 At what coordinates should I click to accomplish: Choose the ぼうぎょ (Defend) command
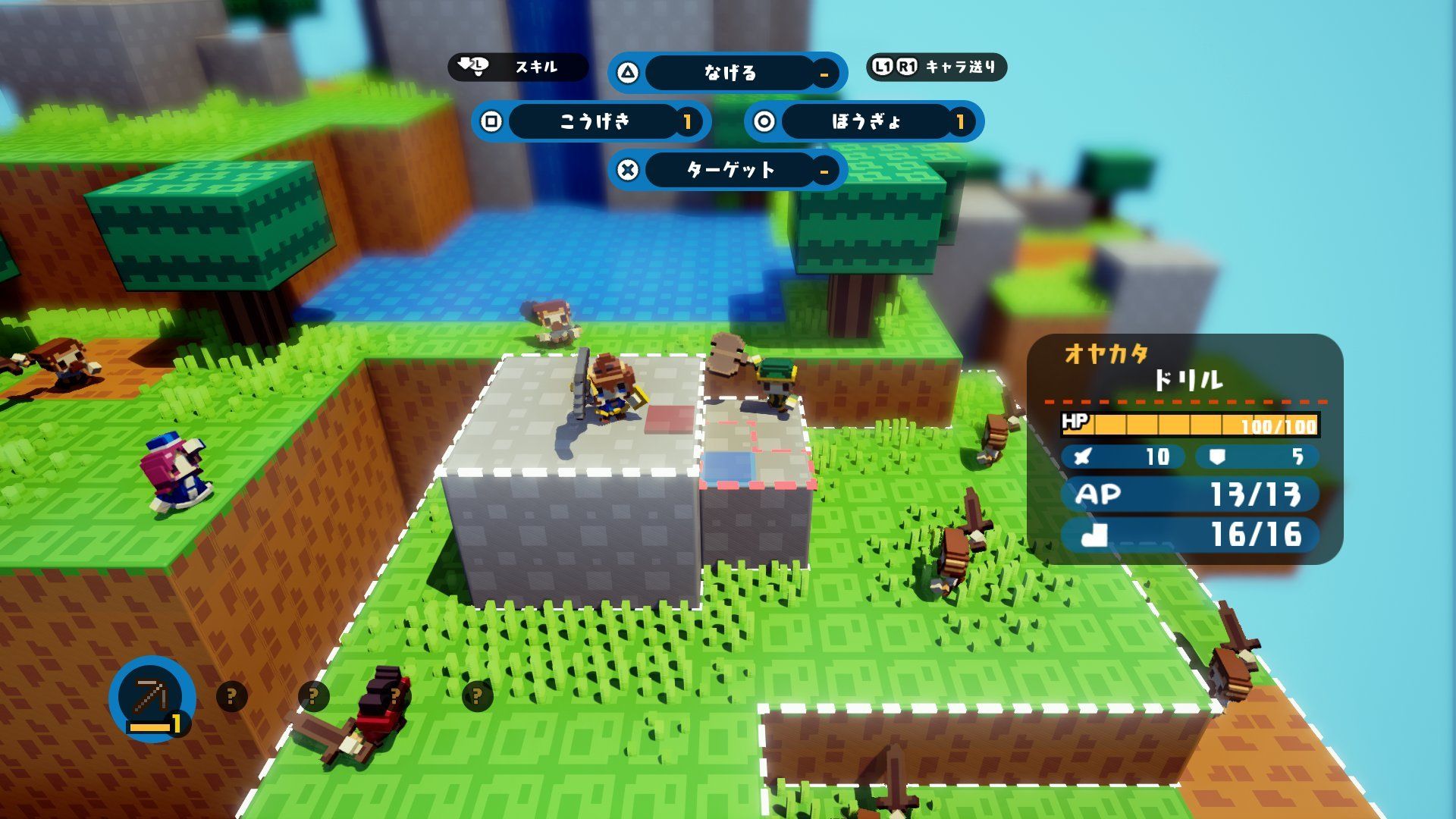[x=864, y=121]
